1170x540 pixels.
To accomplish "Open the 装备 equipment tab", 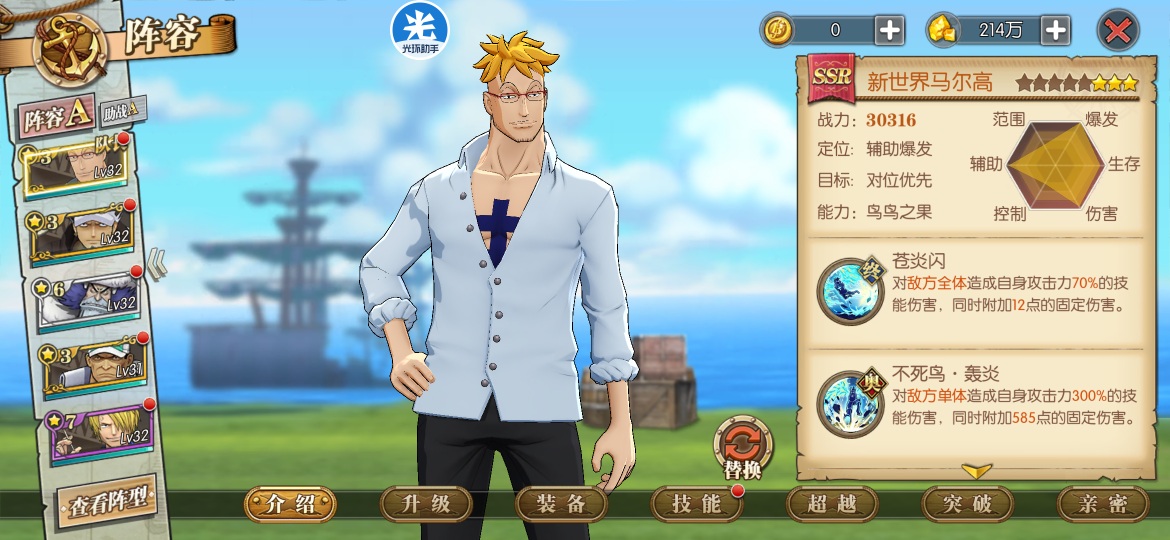I will click(561, 504).
